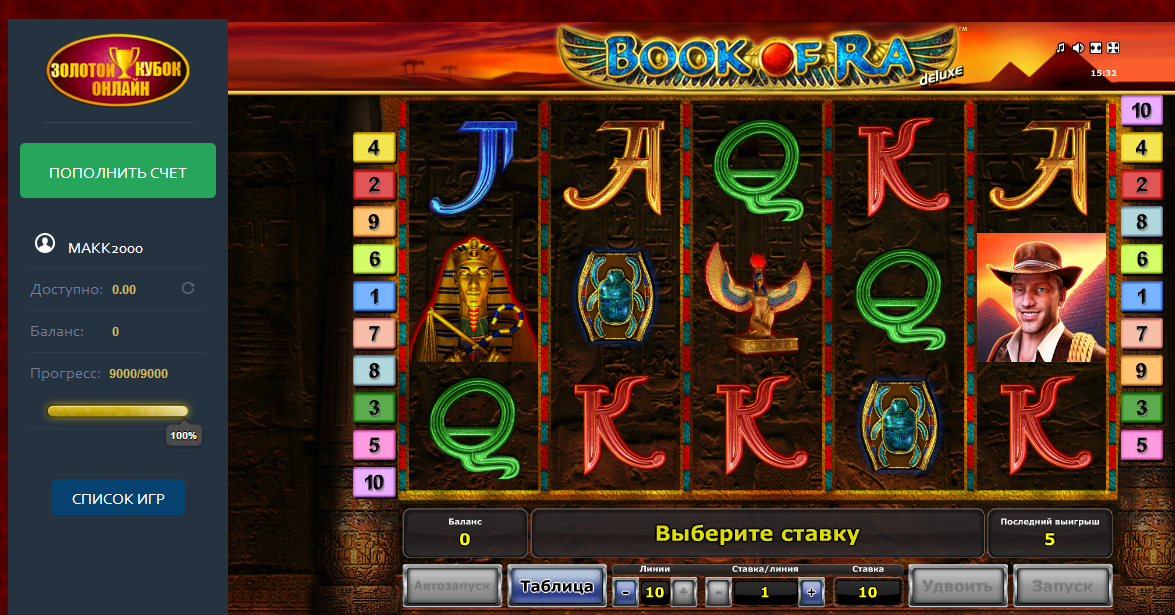Toggle the music note icon
The height and width of the screenshot is (615, 1175).
1061,48
